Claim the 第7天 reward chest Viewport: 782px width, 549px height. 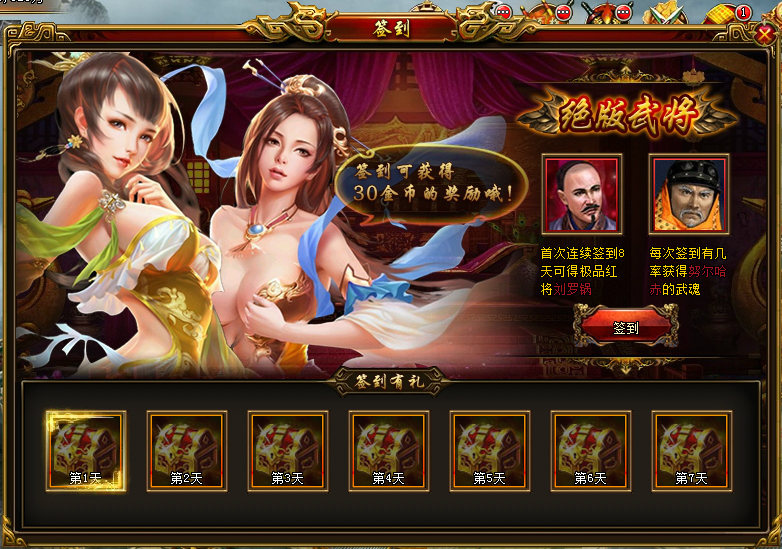pos(692,451)
